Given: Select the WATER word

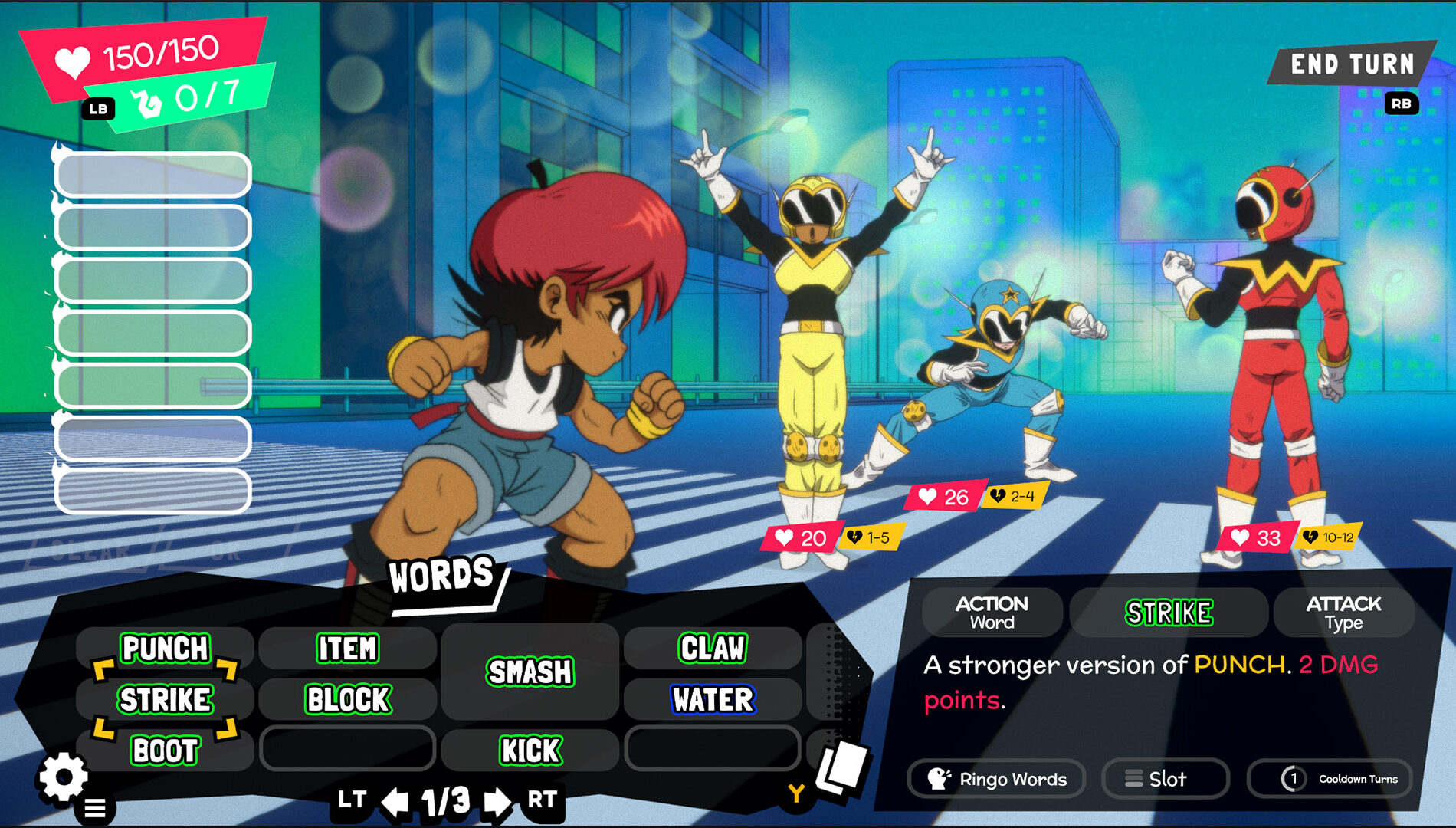Looking at the screenshot, I should click(713, 699).
